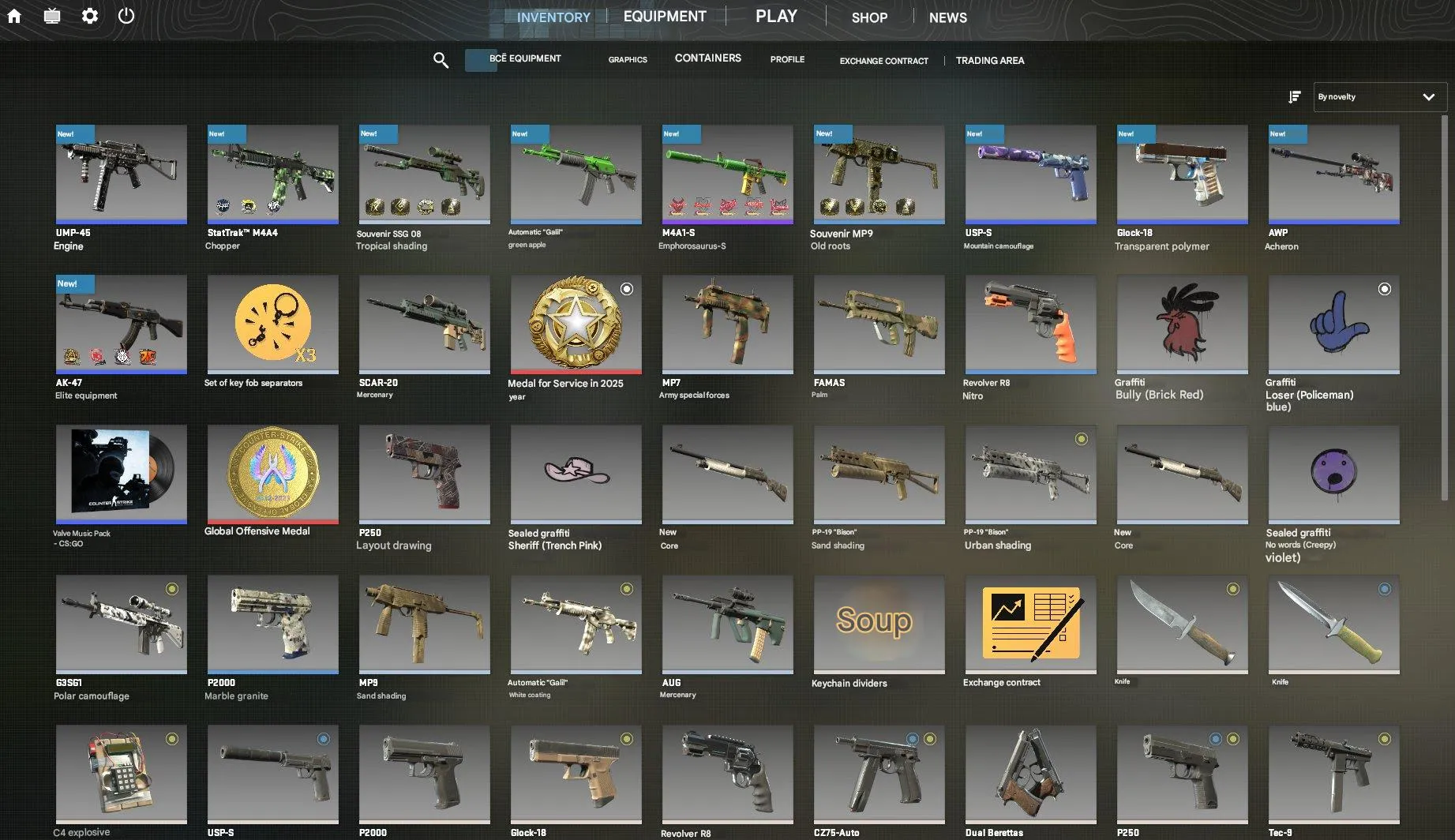Click the search magnifier icon
The image size is (1455, 840).
[x=441, y=60]
